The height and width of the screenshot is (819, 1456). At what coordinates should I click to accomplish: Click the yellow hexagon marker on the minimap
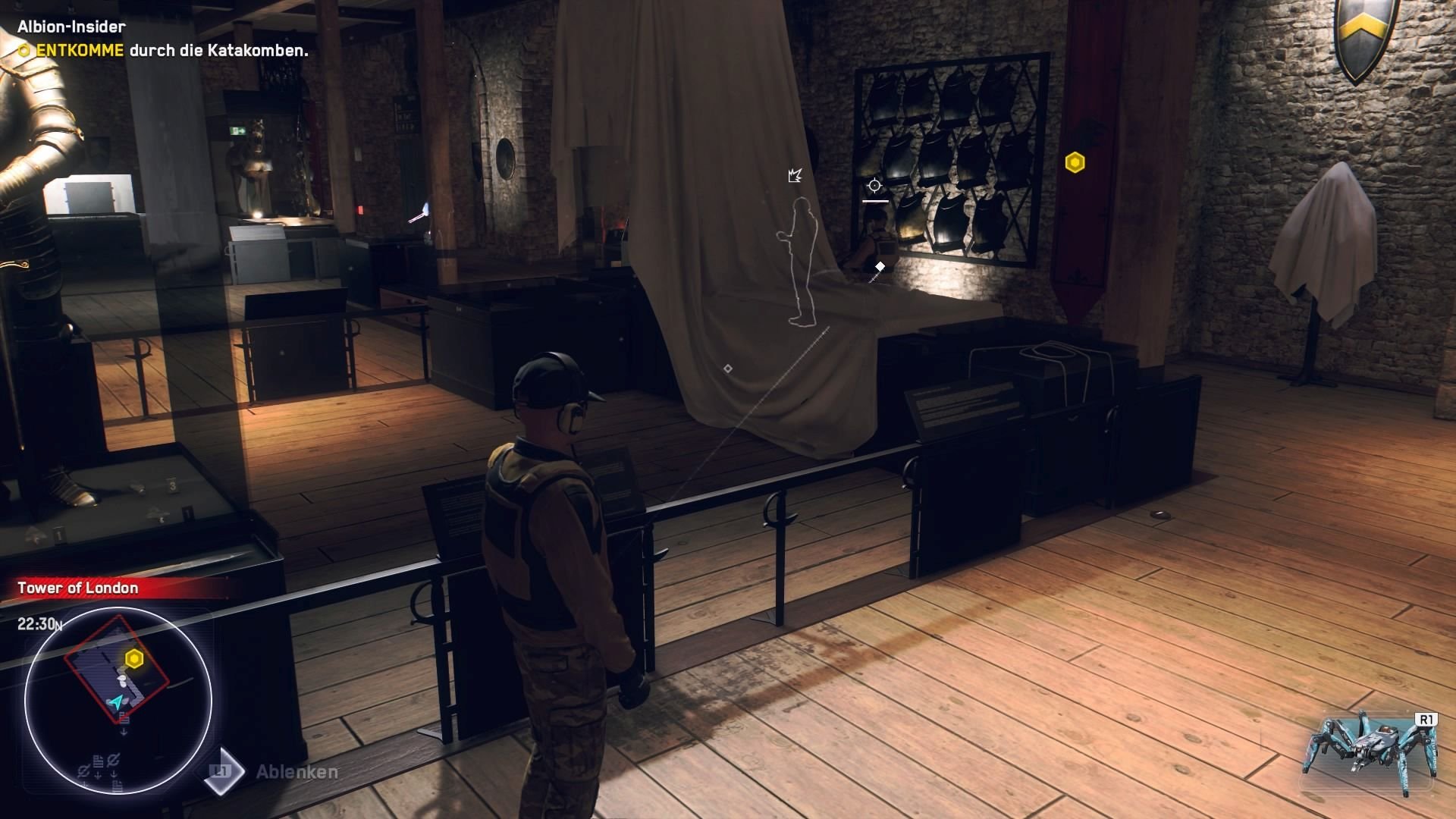133,659
